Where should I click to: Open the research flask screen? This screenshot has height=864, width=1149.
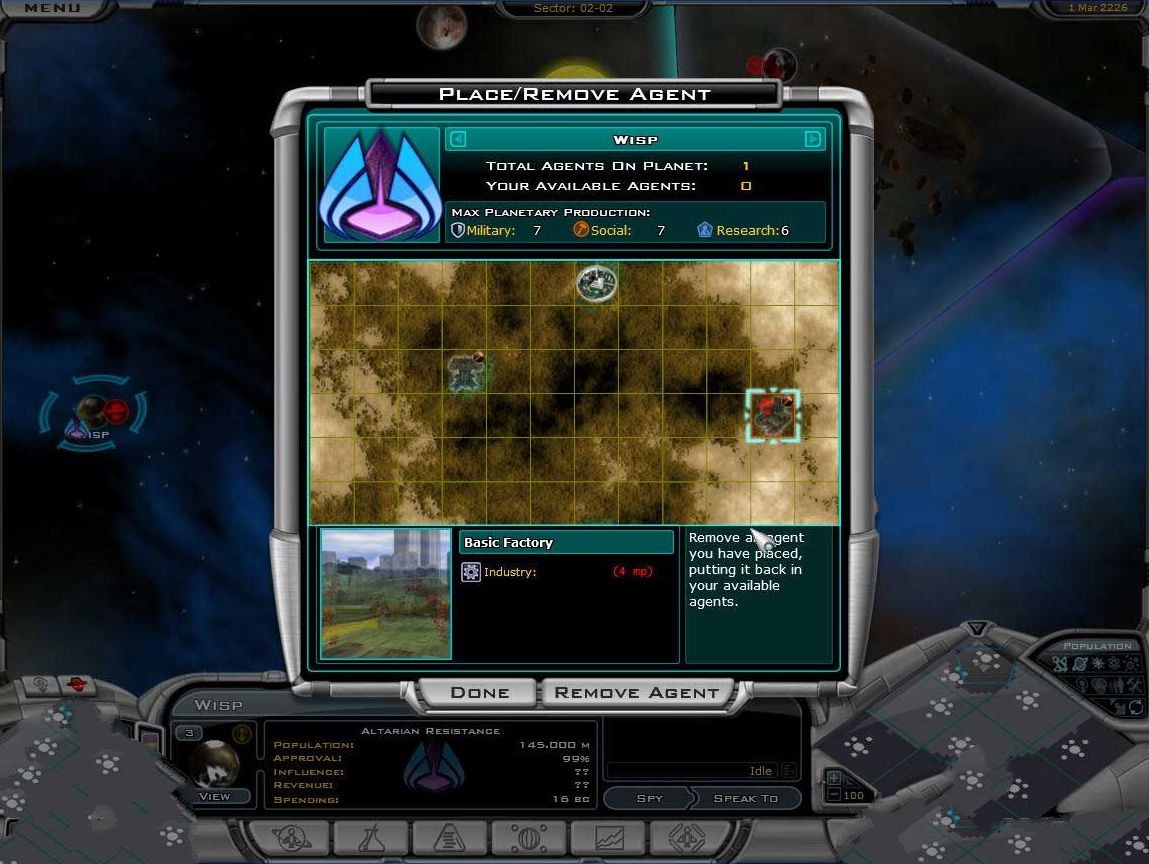tap(371, 838)
